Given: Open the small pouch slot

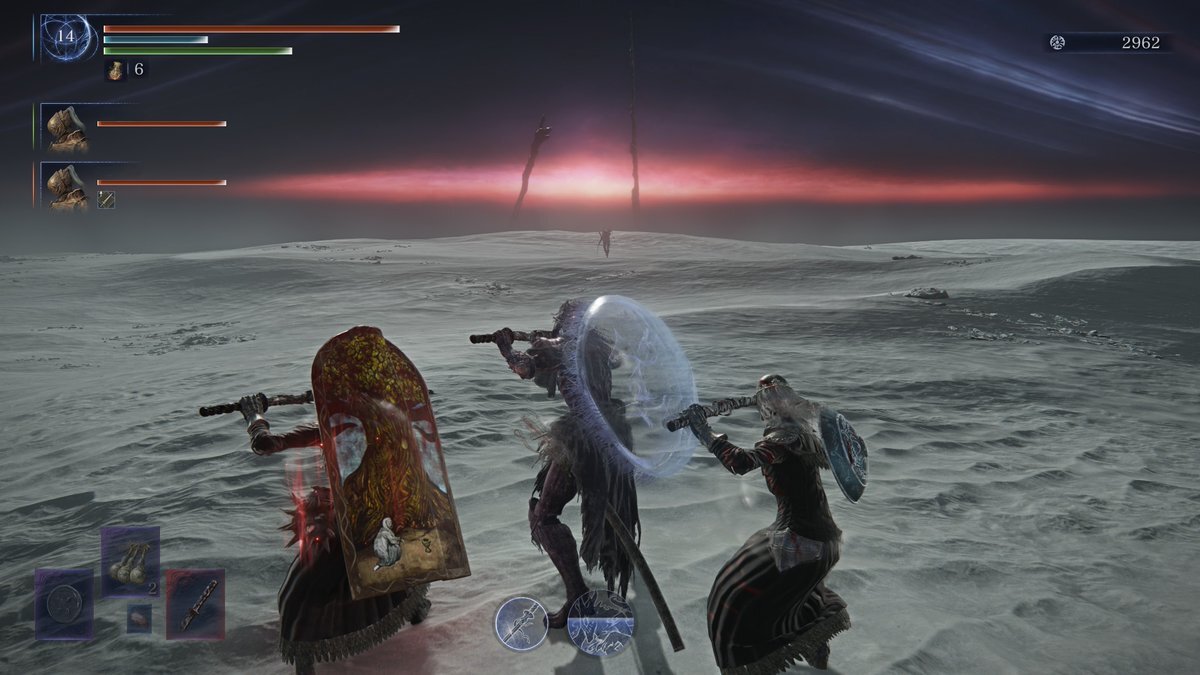Looking at the screenshot, I should tap(139, 619).
